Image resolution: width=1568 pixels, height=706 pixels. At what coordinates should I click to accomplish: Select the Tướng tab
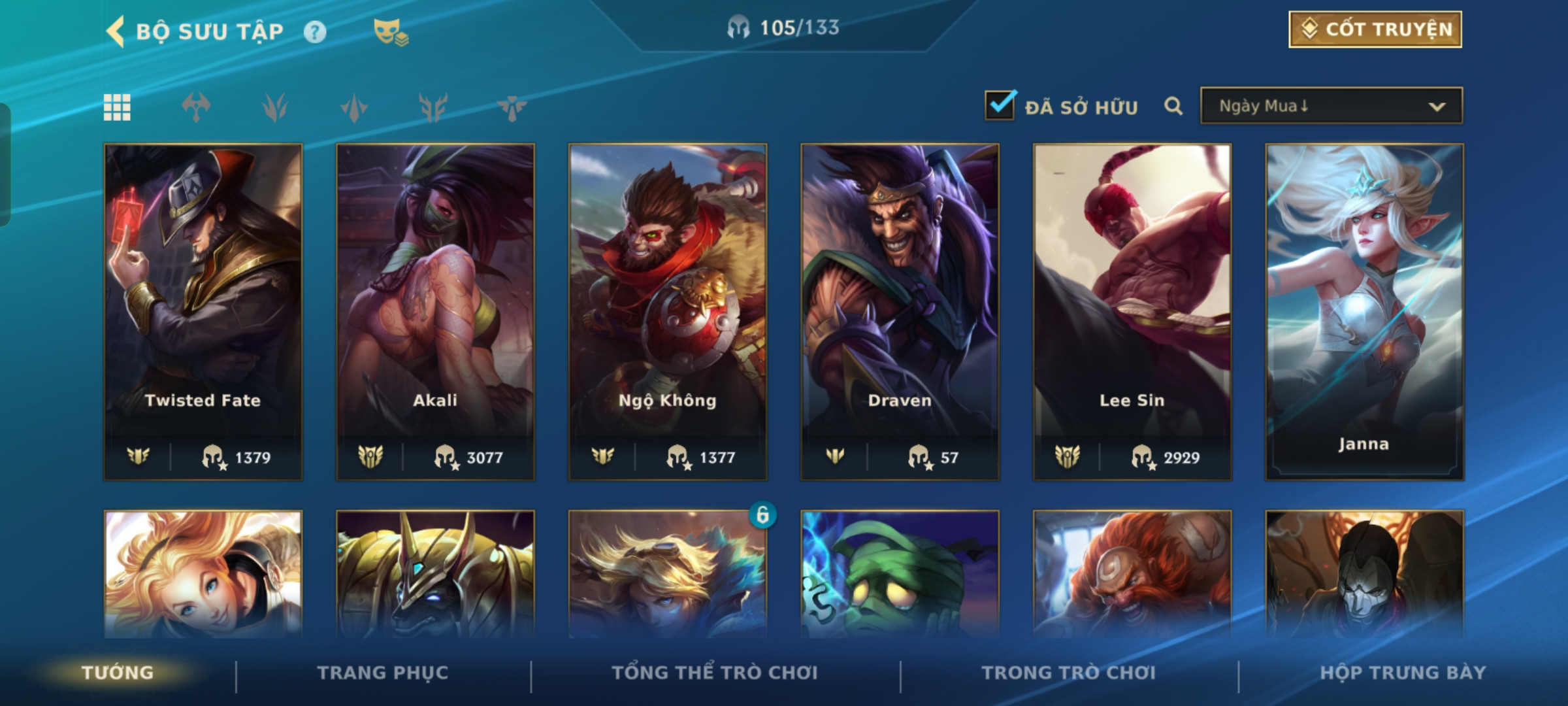(x=118, y=673)
